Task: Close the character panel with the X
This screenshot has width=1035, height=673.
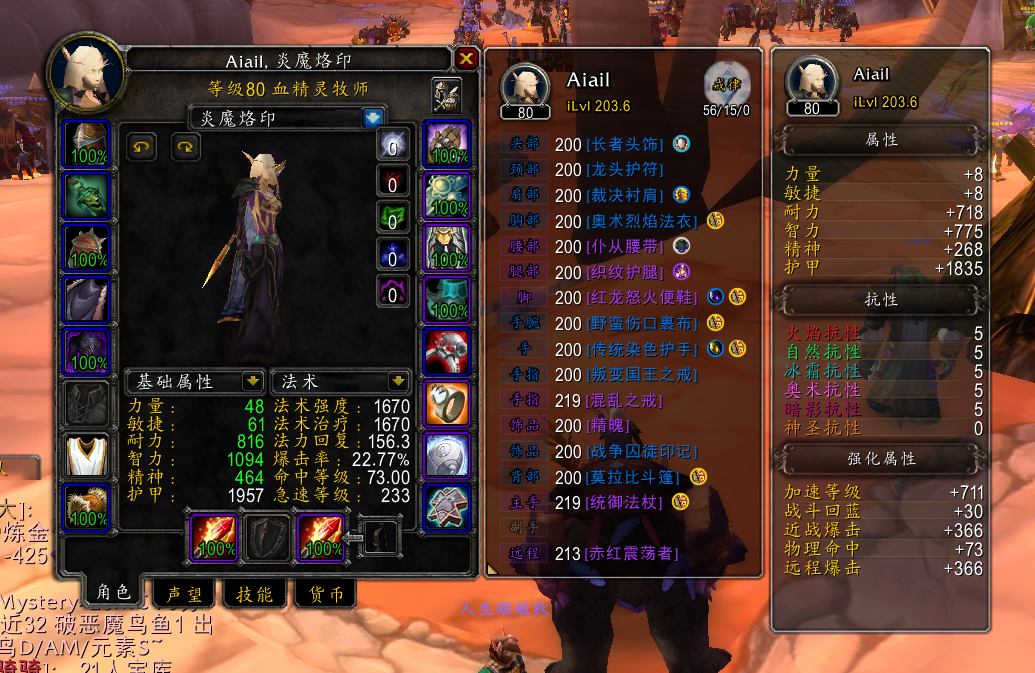Action: (466, 59)
